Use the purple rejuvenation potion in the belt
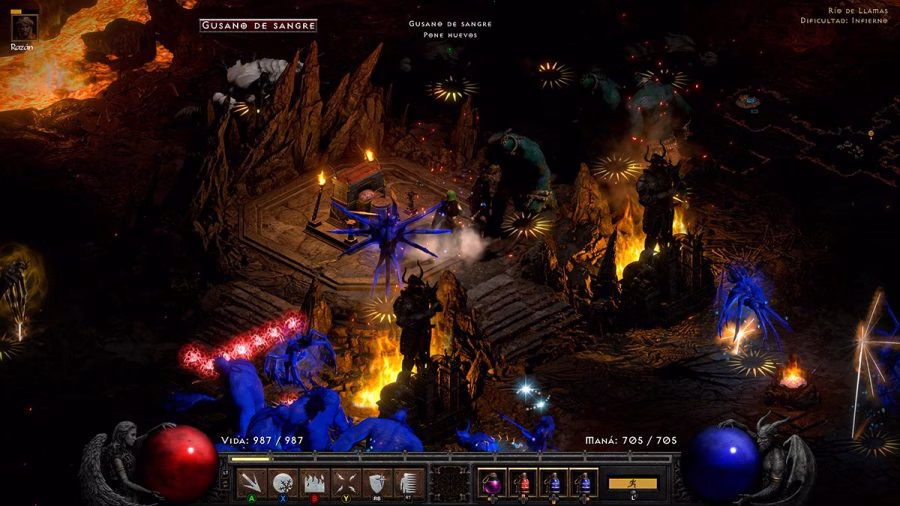 (x=492, y=482)
